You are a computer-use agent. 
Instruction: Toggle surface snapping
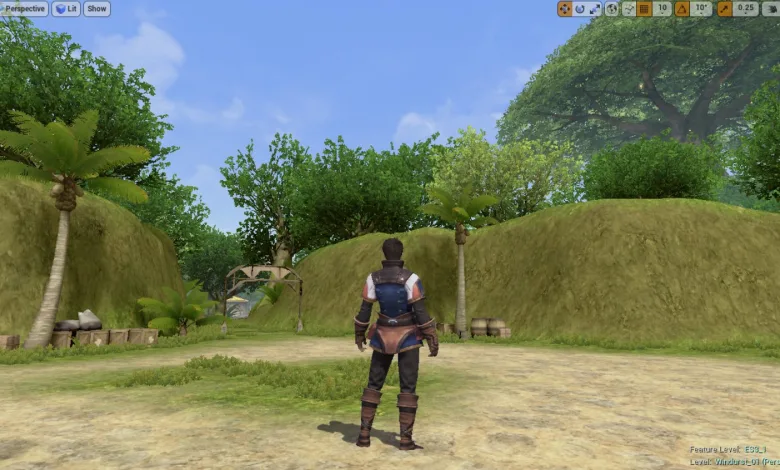[x=628, y=9]
